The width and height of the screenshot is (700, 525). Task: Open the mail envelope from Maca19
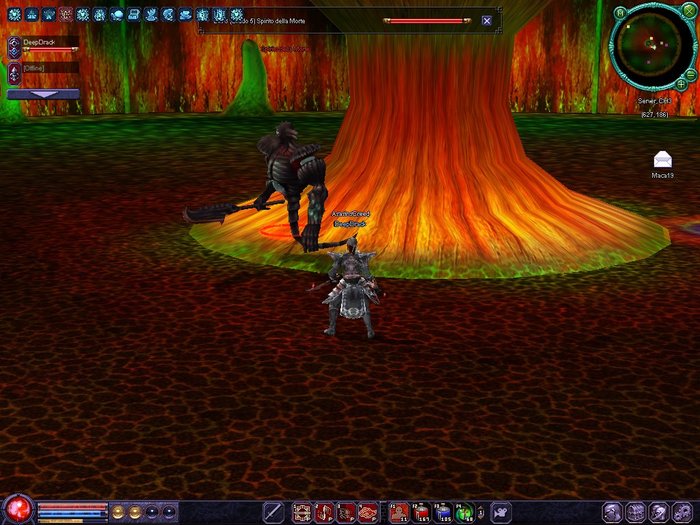(x=661, y=159)
